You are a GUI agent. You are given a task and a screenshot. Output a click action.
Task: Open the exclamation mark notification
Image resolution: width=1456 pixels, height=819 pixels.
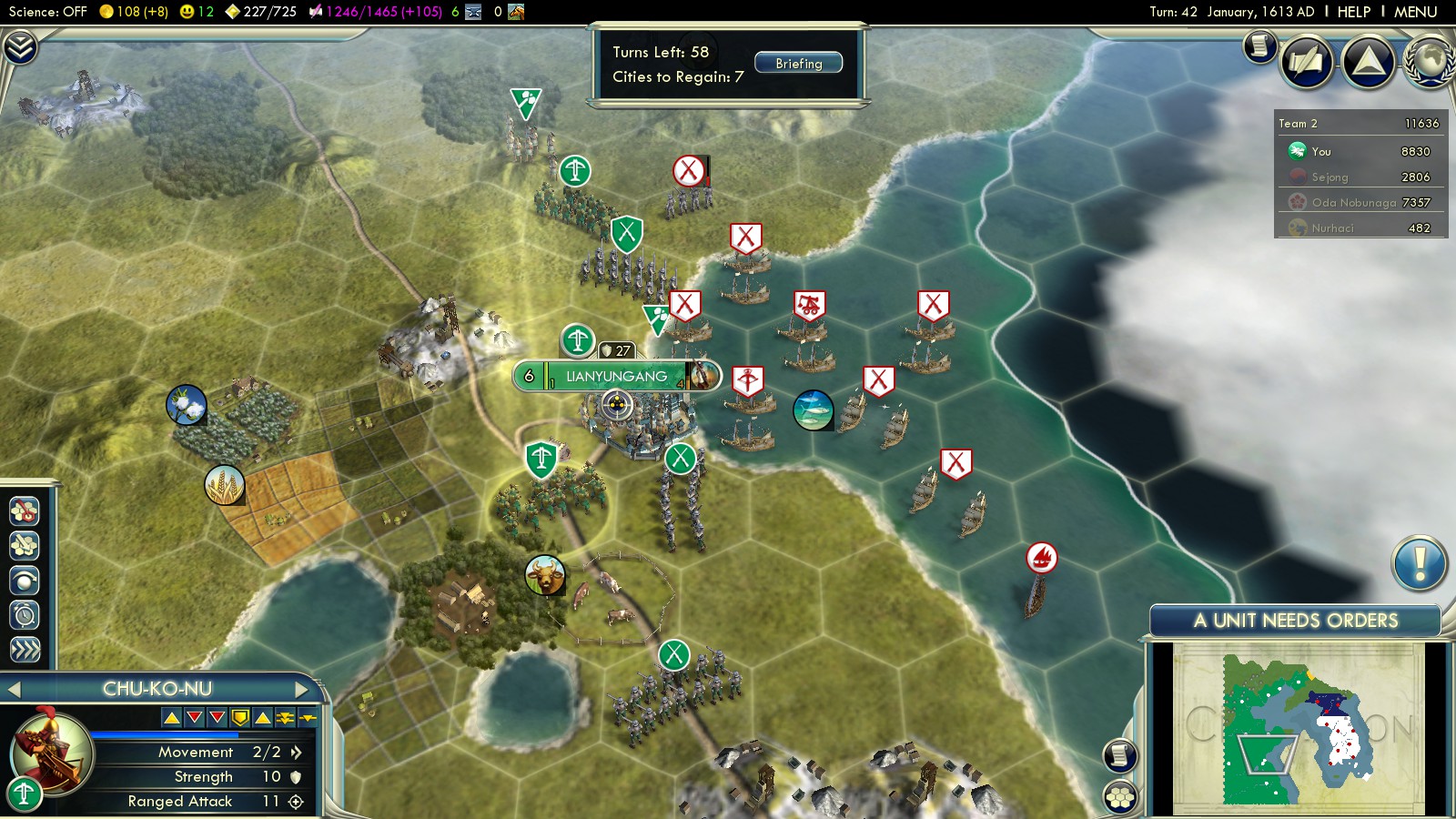1419,563
